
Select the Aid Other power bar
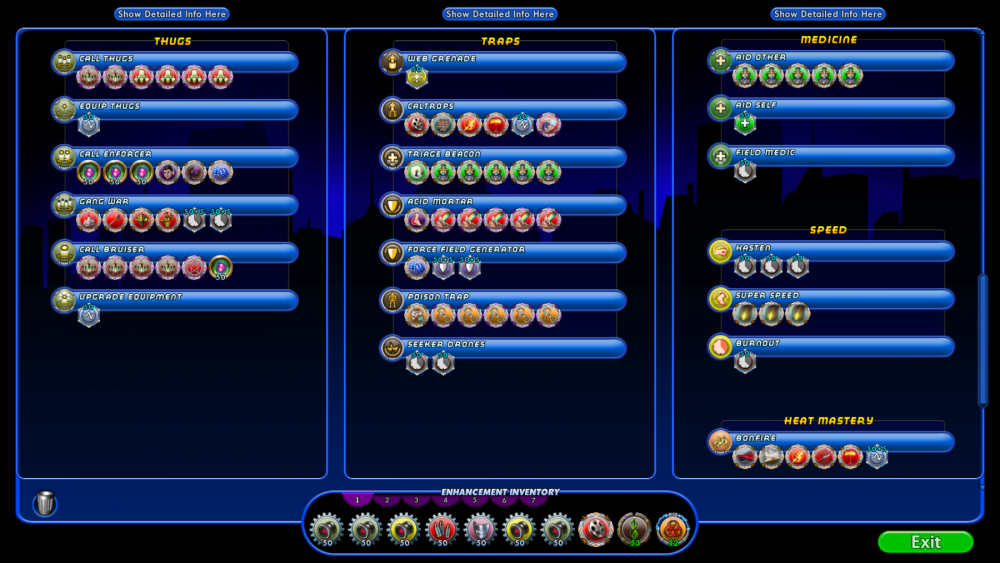841,60
